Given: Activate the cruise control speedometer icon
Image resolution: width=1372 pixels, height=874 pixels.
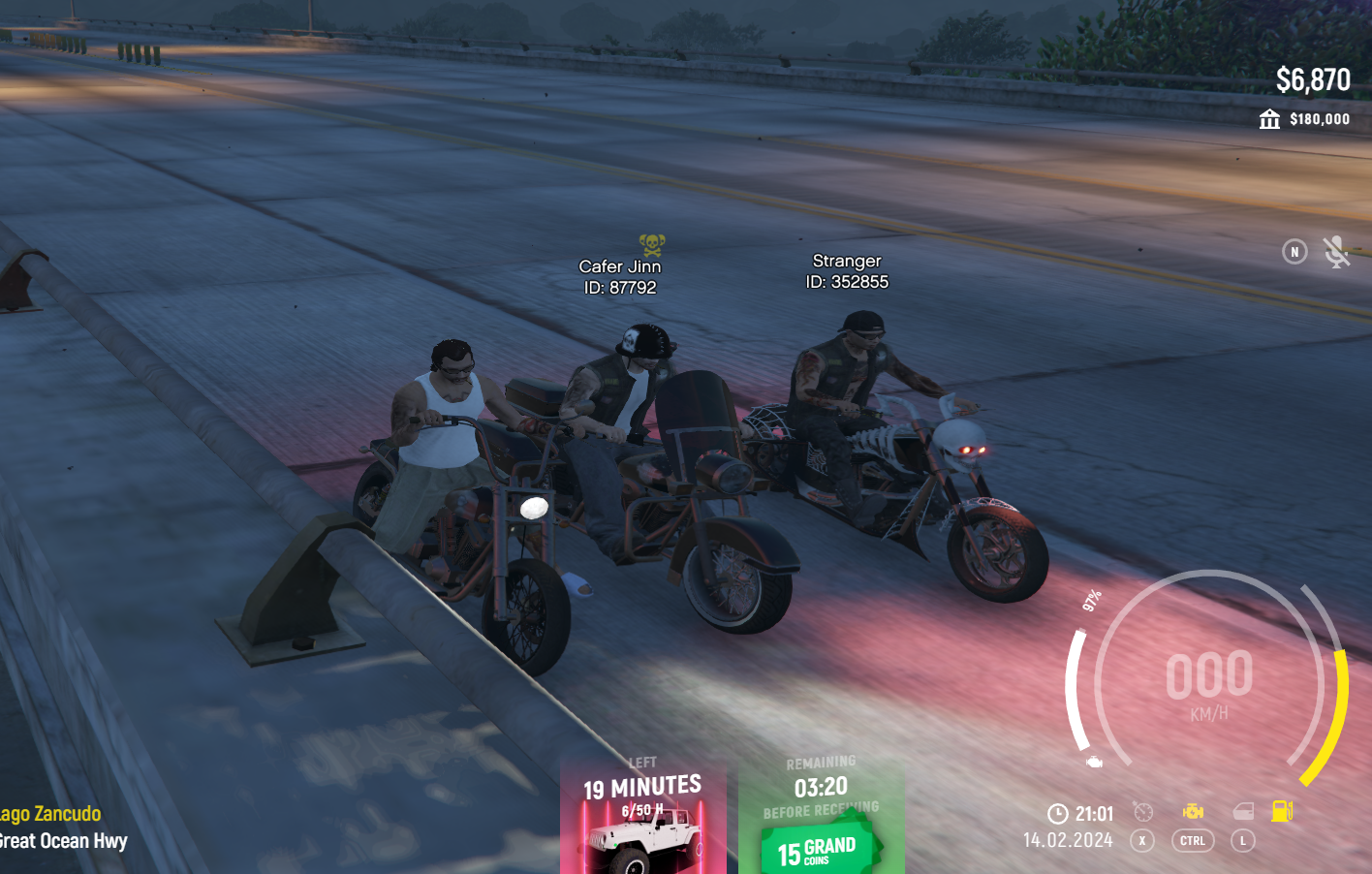Looking at the screenshot, I should (x=1143, y=812).
